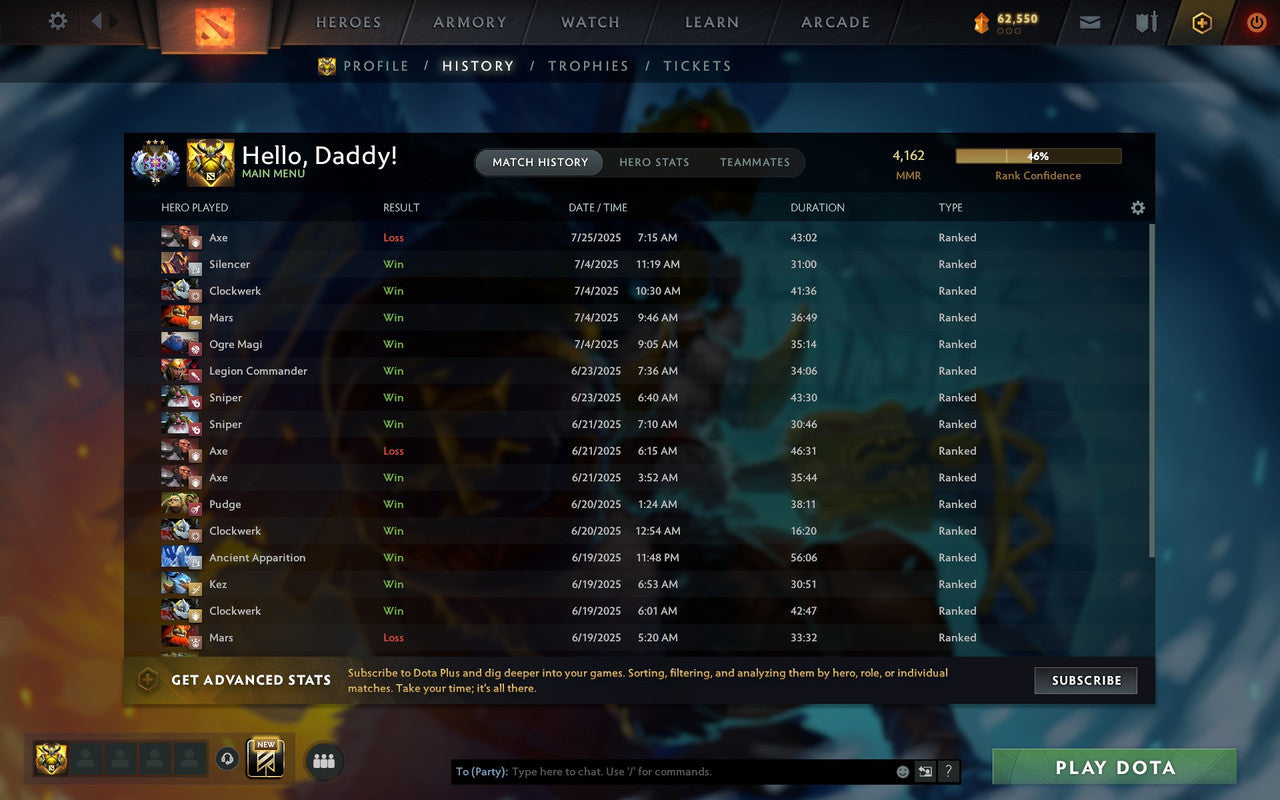
Task: Open the settings gear in the top bar
Action: (57, 22)
